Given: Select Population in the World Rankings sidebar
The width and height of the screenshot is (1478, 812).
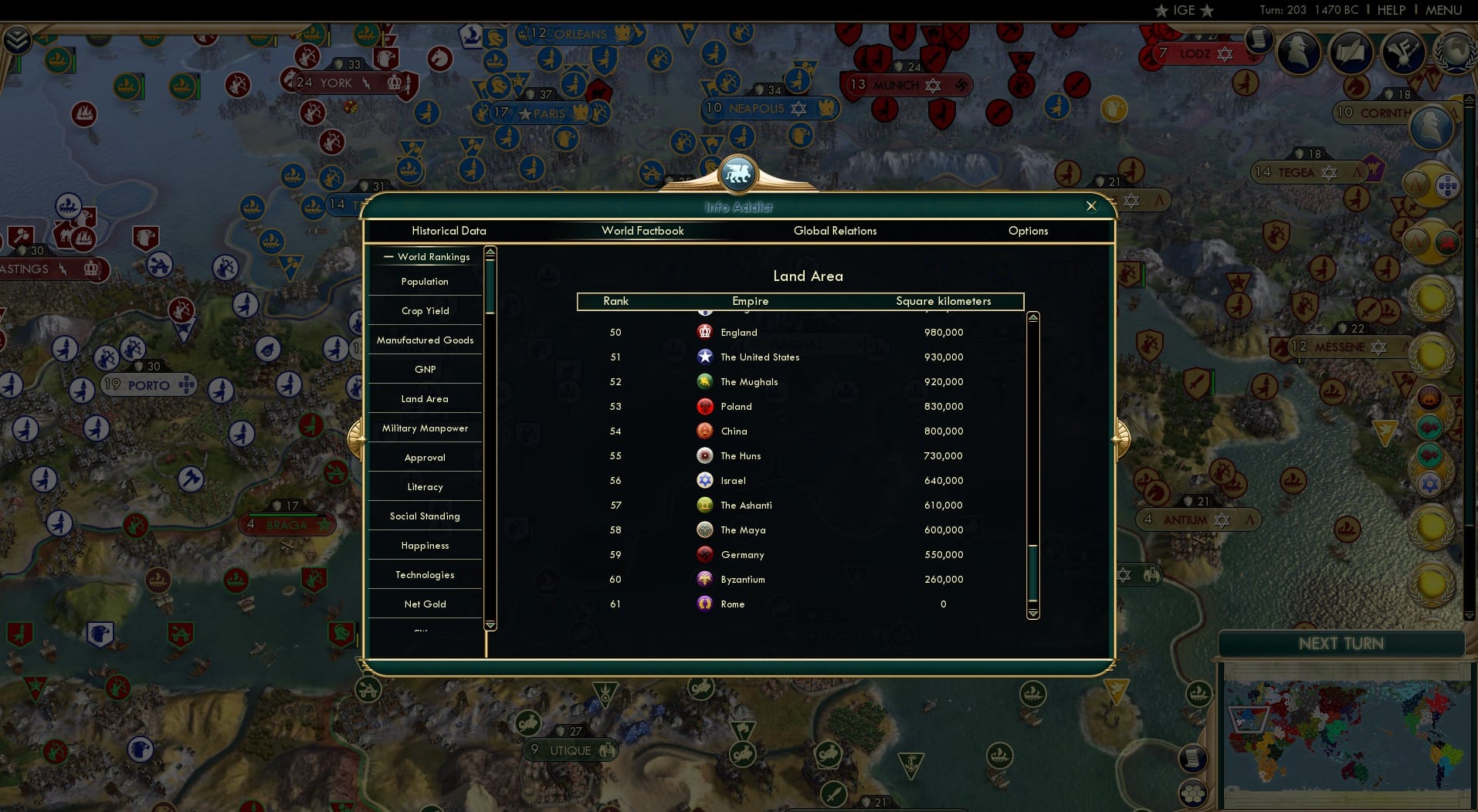Looking at the screenshot, I should point(424,281).
